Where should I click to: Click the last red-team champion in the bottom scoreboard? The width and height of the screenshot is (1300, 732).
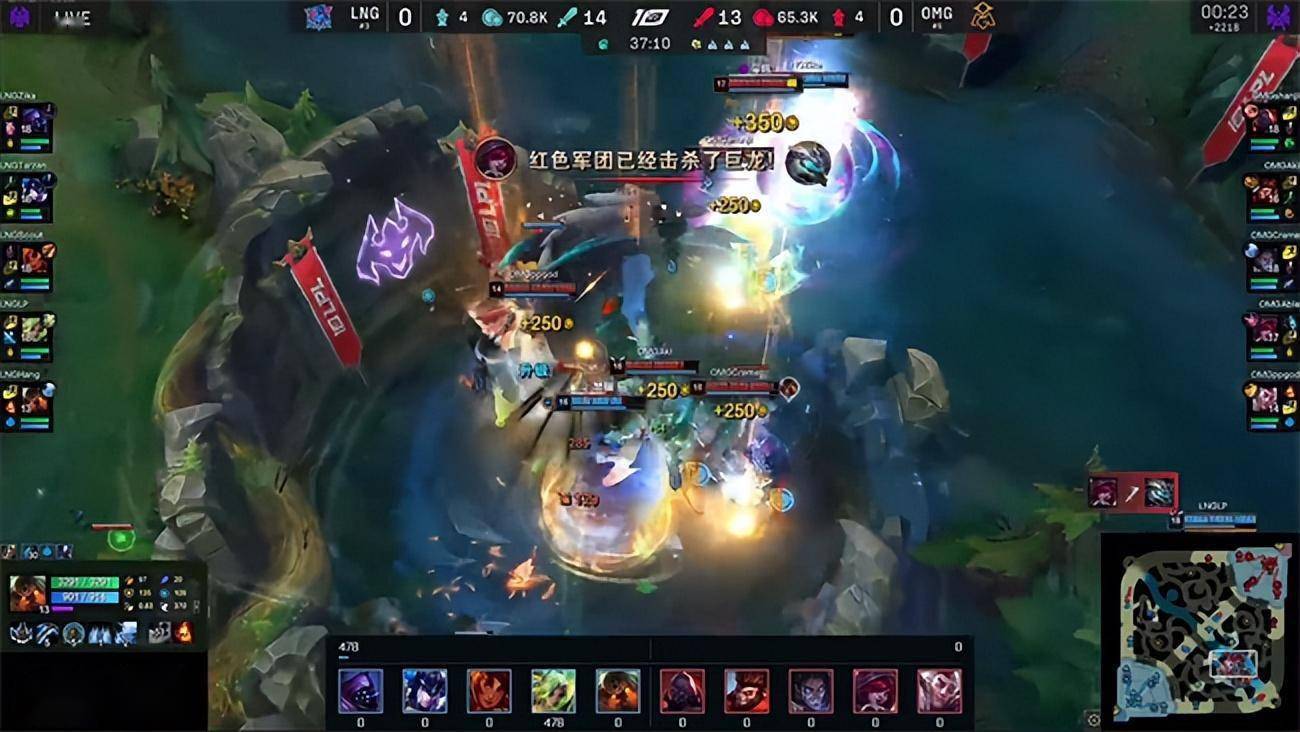pyautogui.click(x=939, y=690)
